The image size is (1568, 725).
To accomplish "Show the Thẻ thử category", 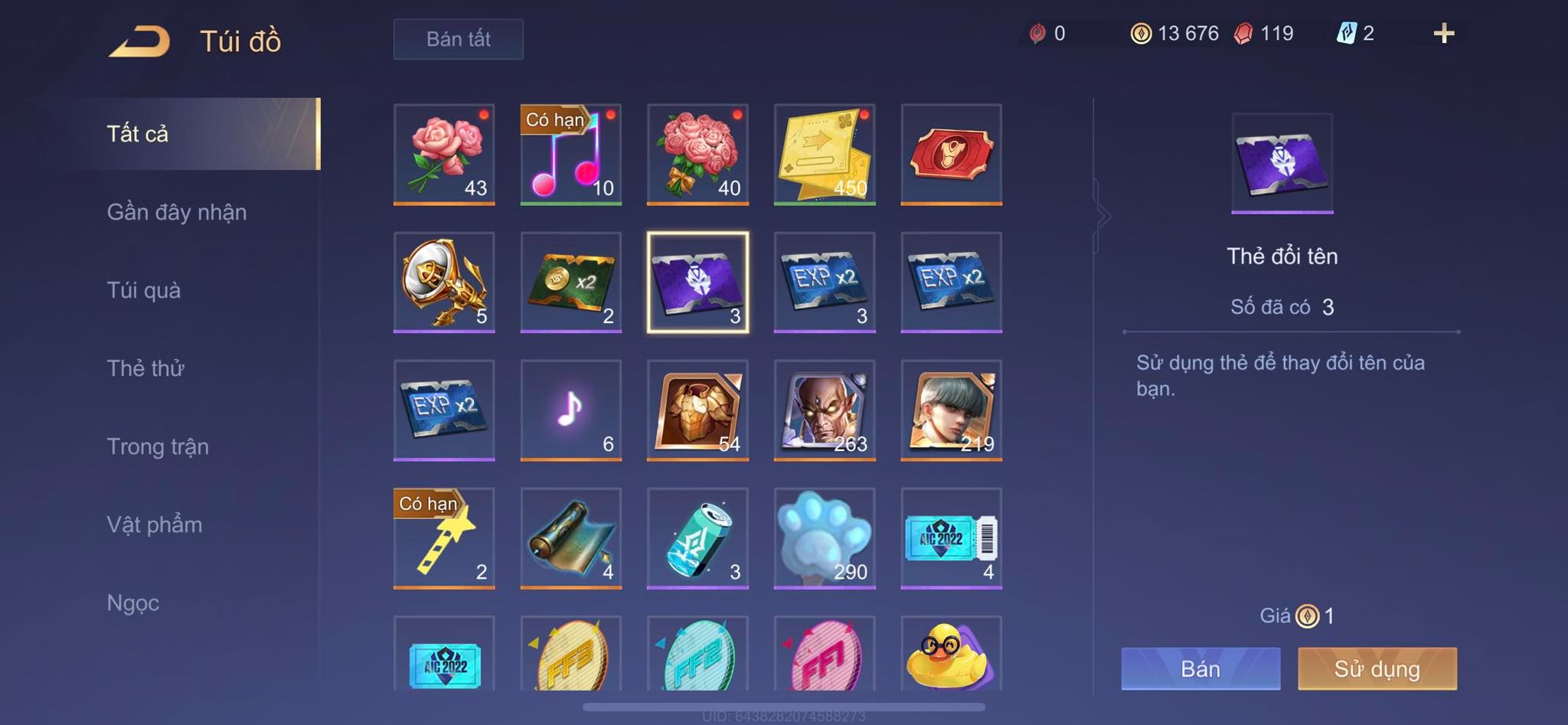I will [x=145, y=368].
